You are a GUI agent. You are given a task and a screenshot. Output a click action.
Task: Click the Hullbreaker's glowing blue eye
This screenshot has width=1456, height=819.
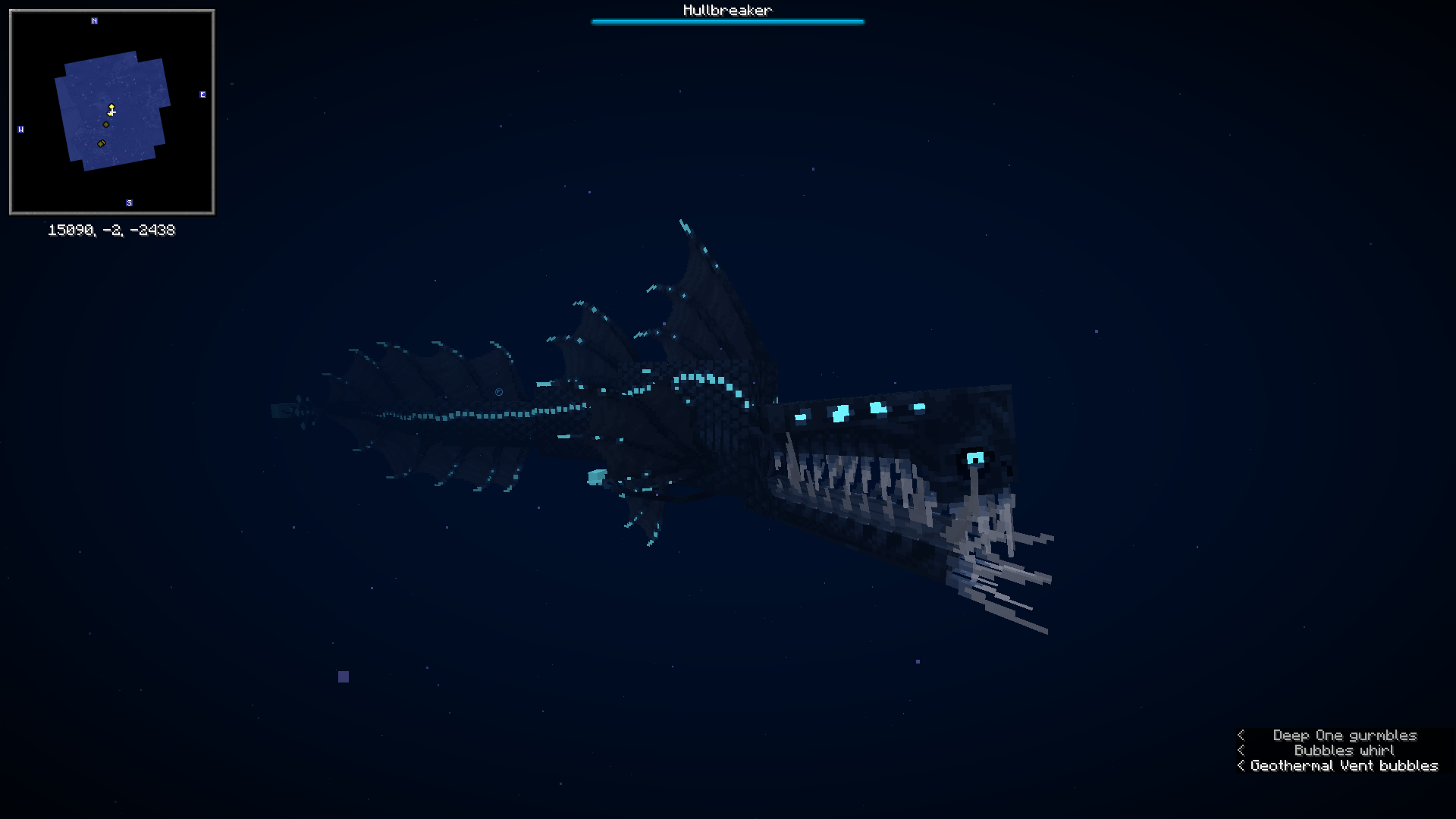977,458
